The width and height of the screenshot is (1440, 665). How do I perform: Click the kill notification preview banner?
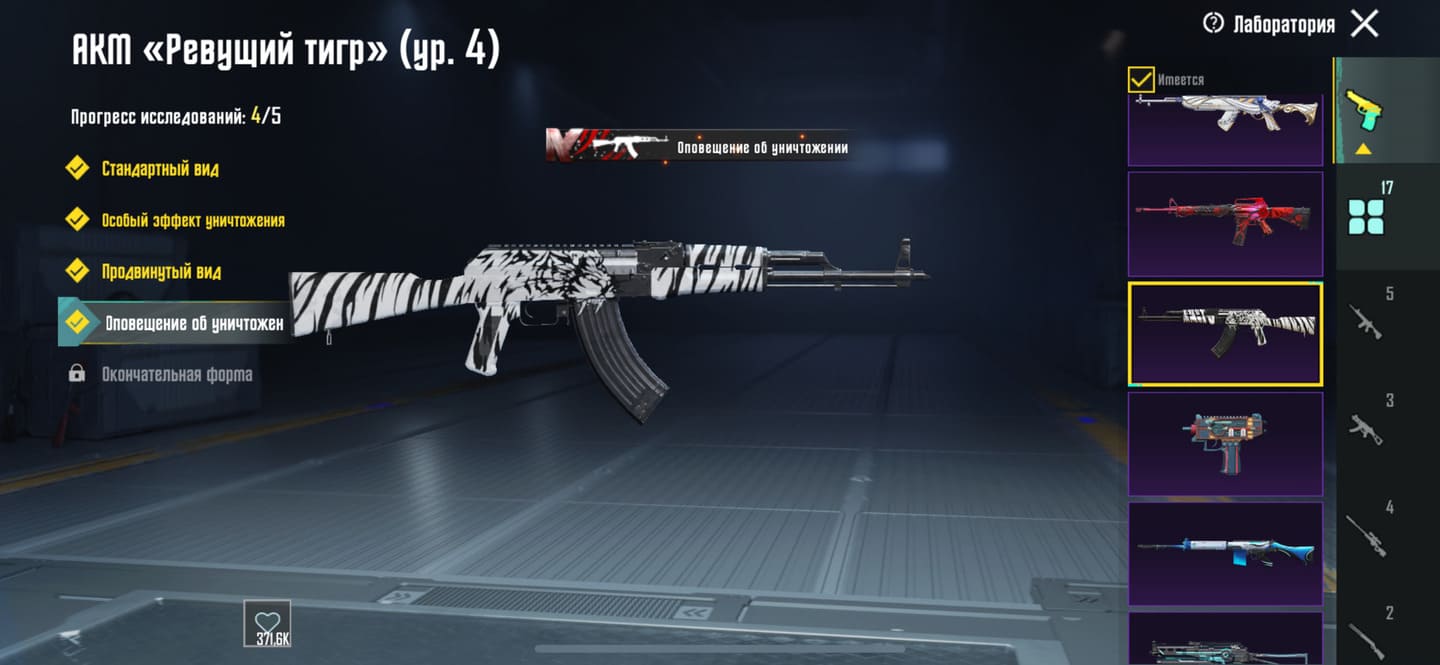698,147
